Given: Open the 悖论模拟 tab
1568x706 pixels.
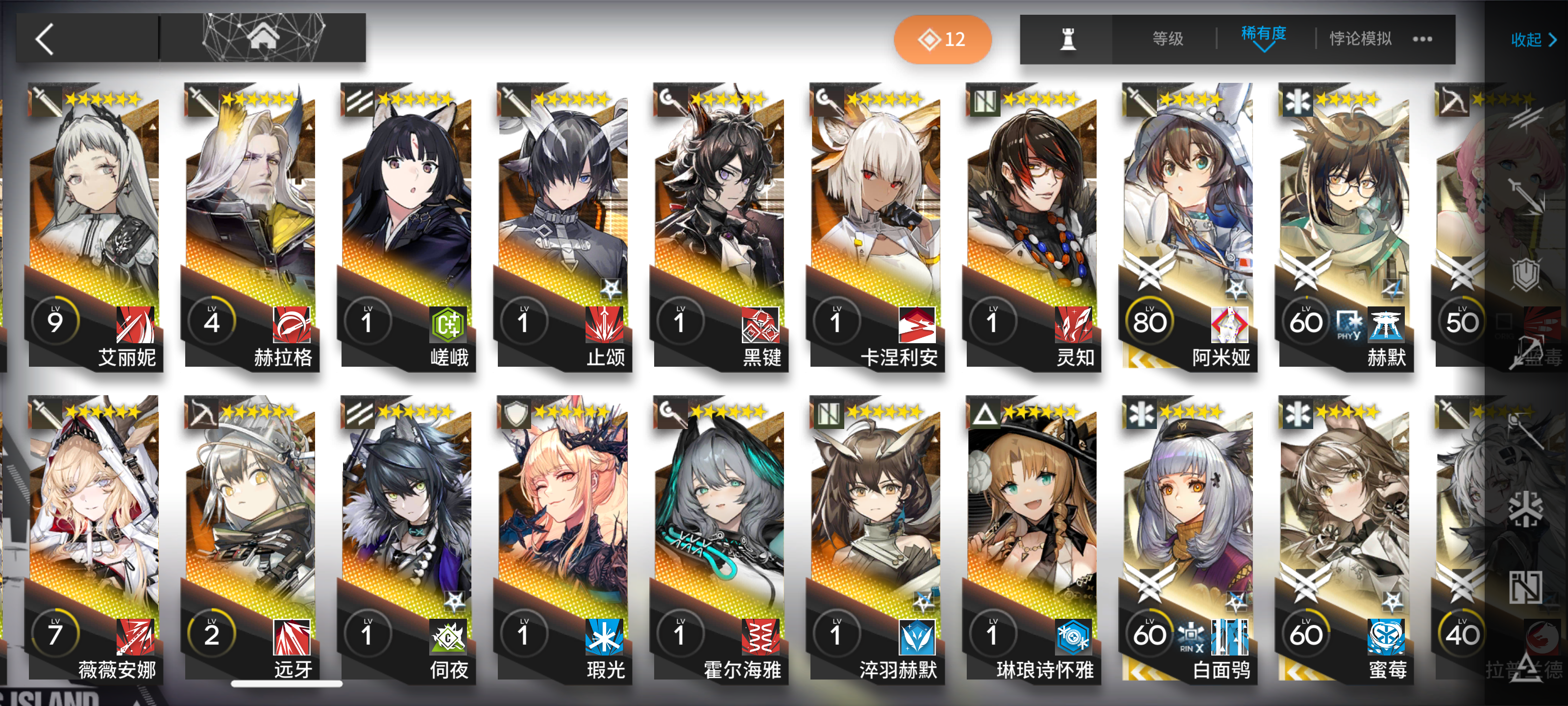Looking at the screenshot, I should [x=1359, y=38].
